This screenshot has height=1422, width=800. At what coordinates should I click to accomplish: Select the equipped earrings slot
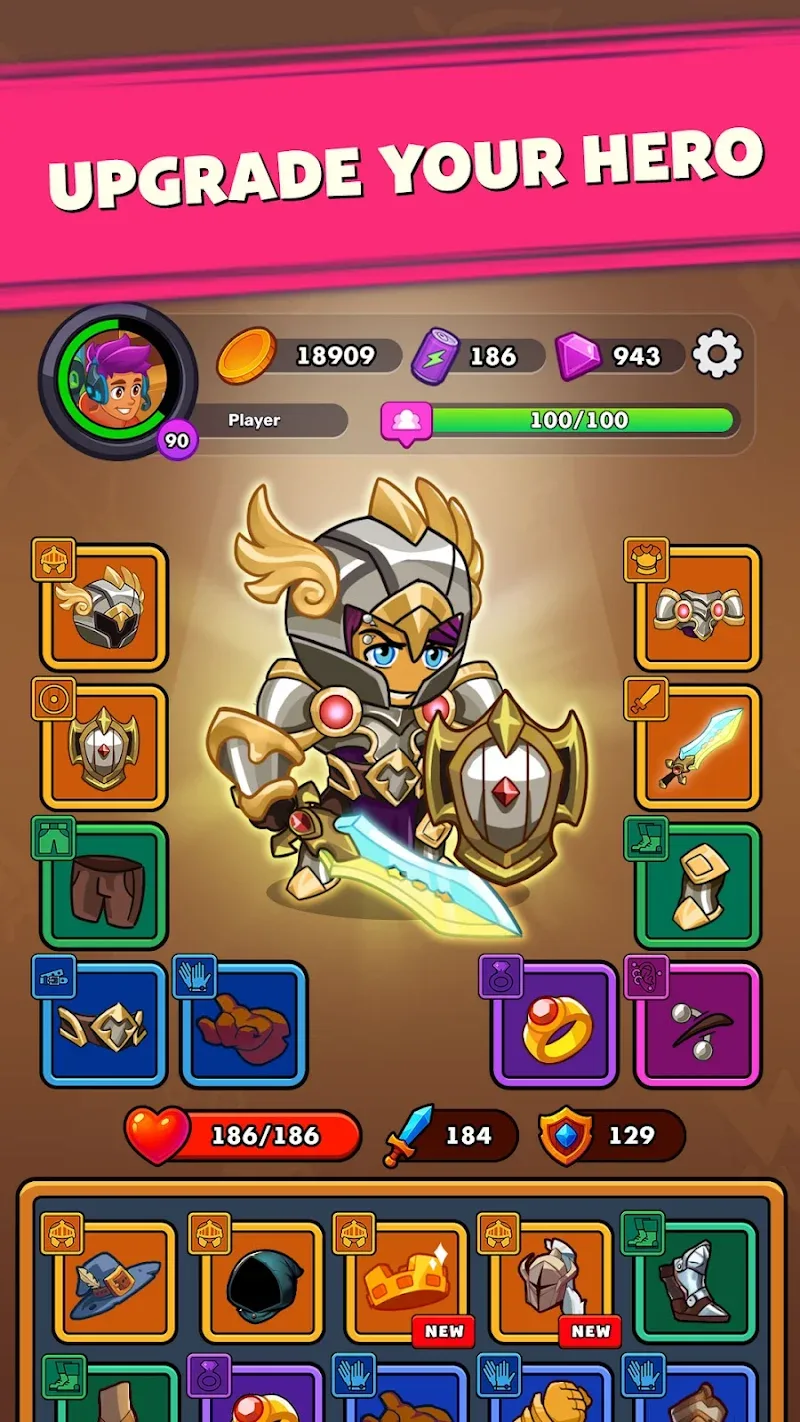point(698,1023)
